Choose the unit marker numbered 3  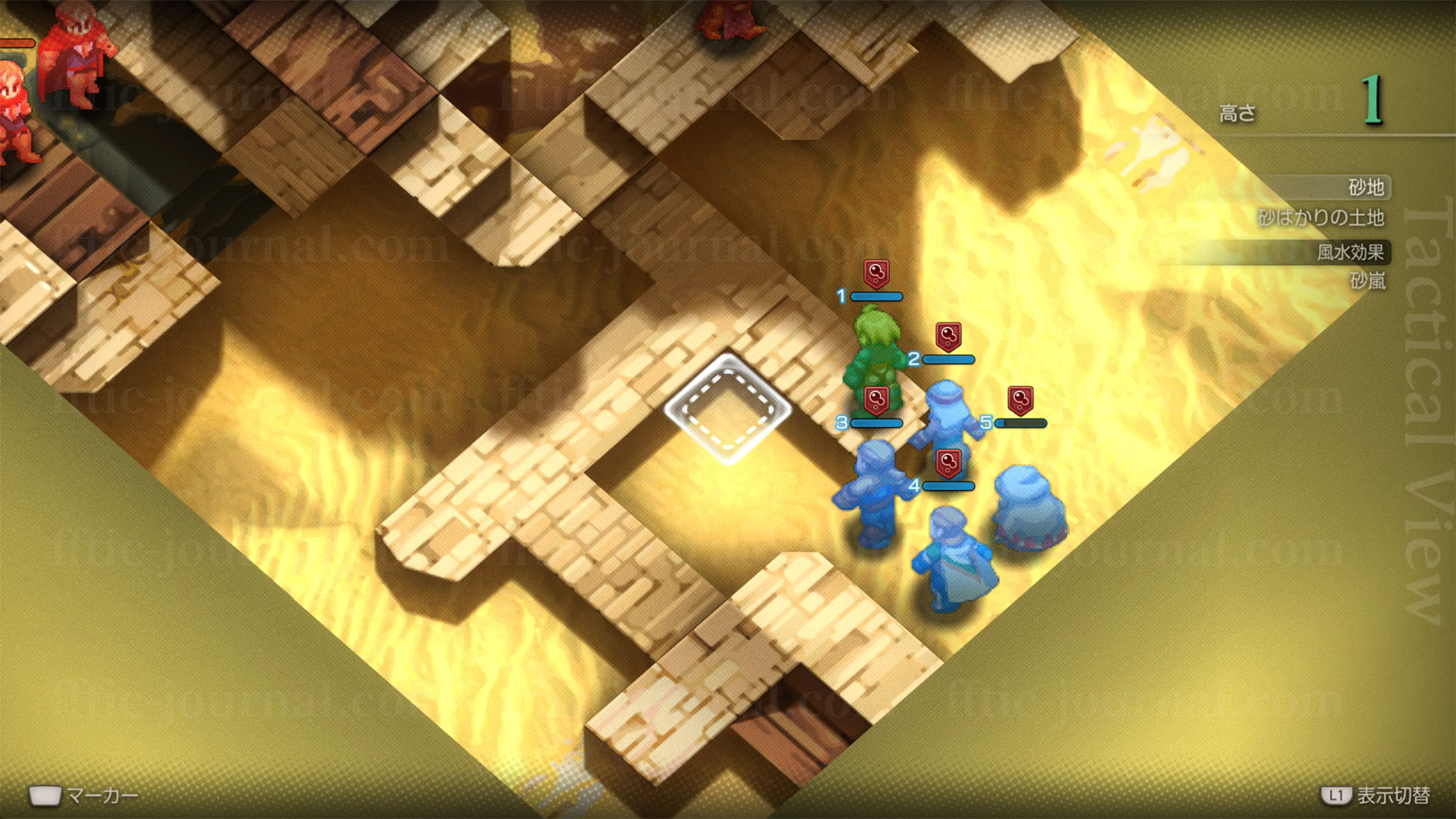(876, 400)
